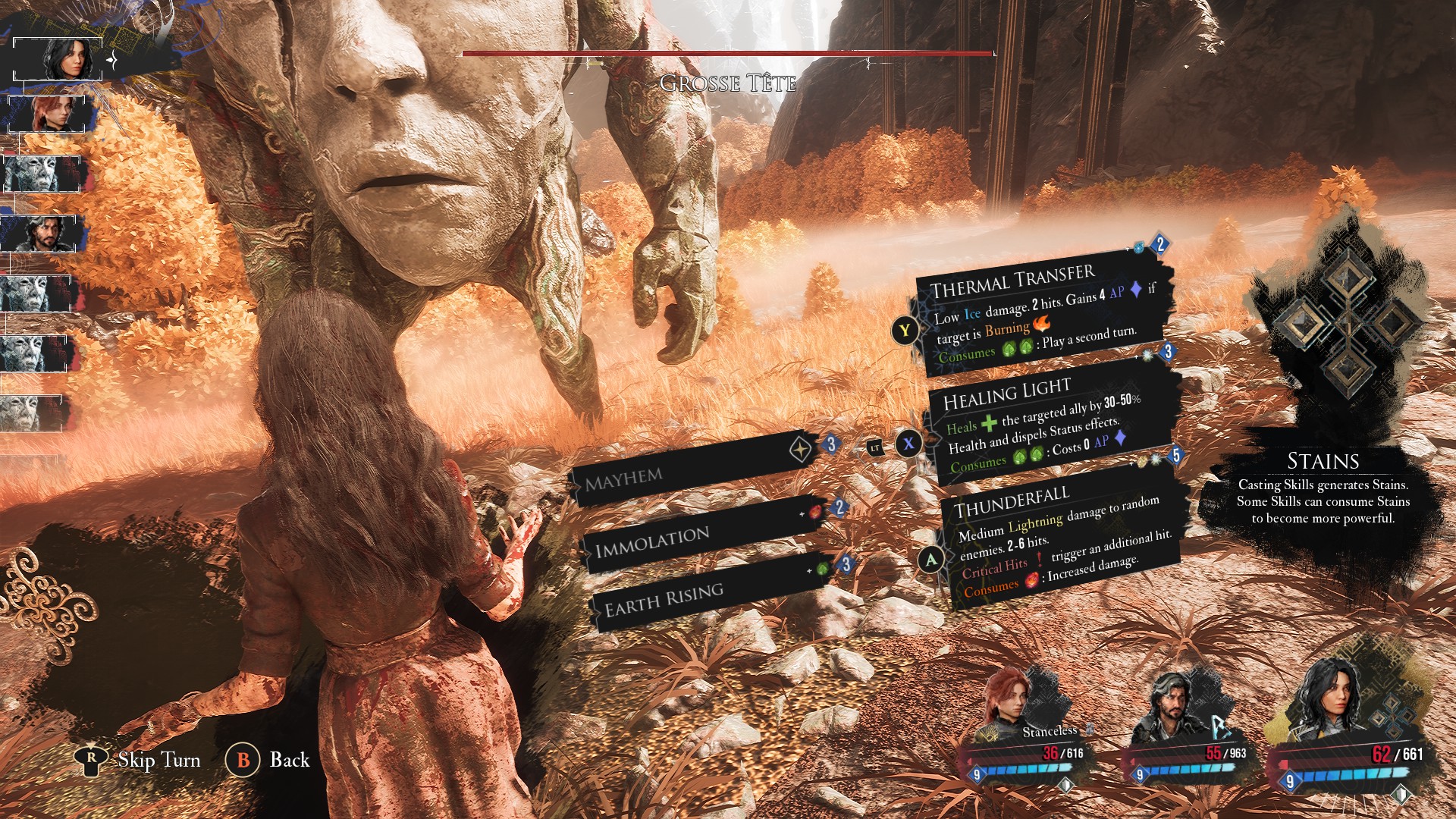Click the Skip Turn option

pyautogui.click(x=141, y=761)
